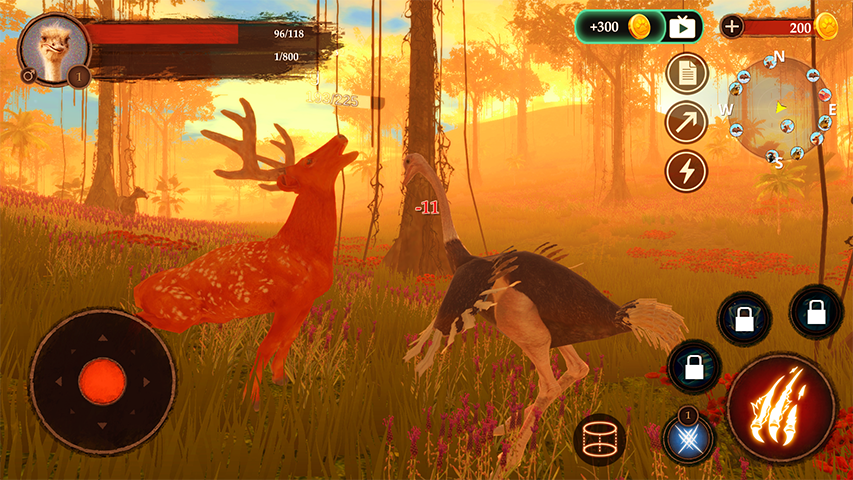
Task: Tap the plus button to add coins
Action: coord(732,27)
